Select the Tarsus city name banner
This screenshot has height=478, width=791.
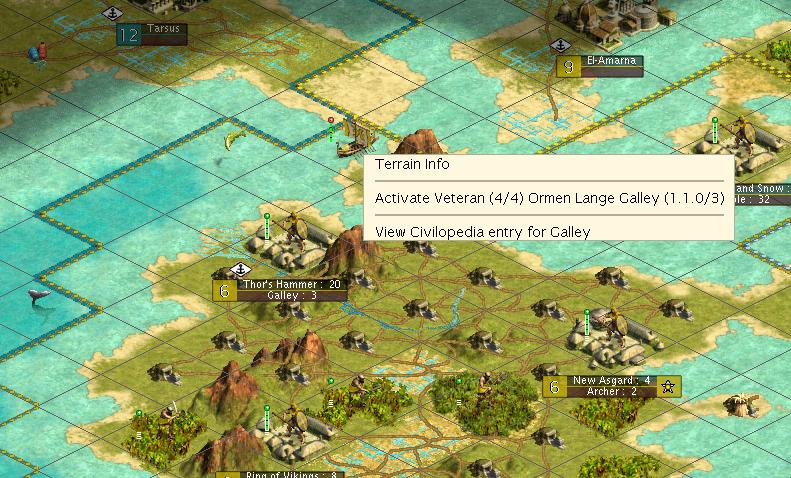tap(163, 30)
